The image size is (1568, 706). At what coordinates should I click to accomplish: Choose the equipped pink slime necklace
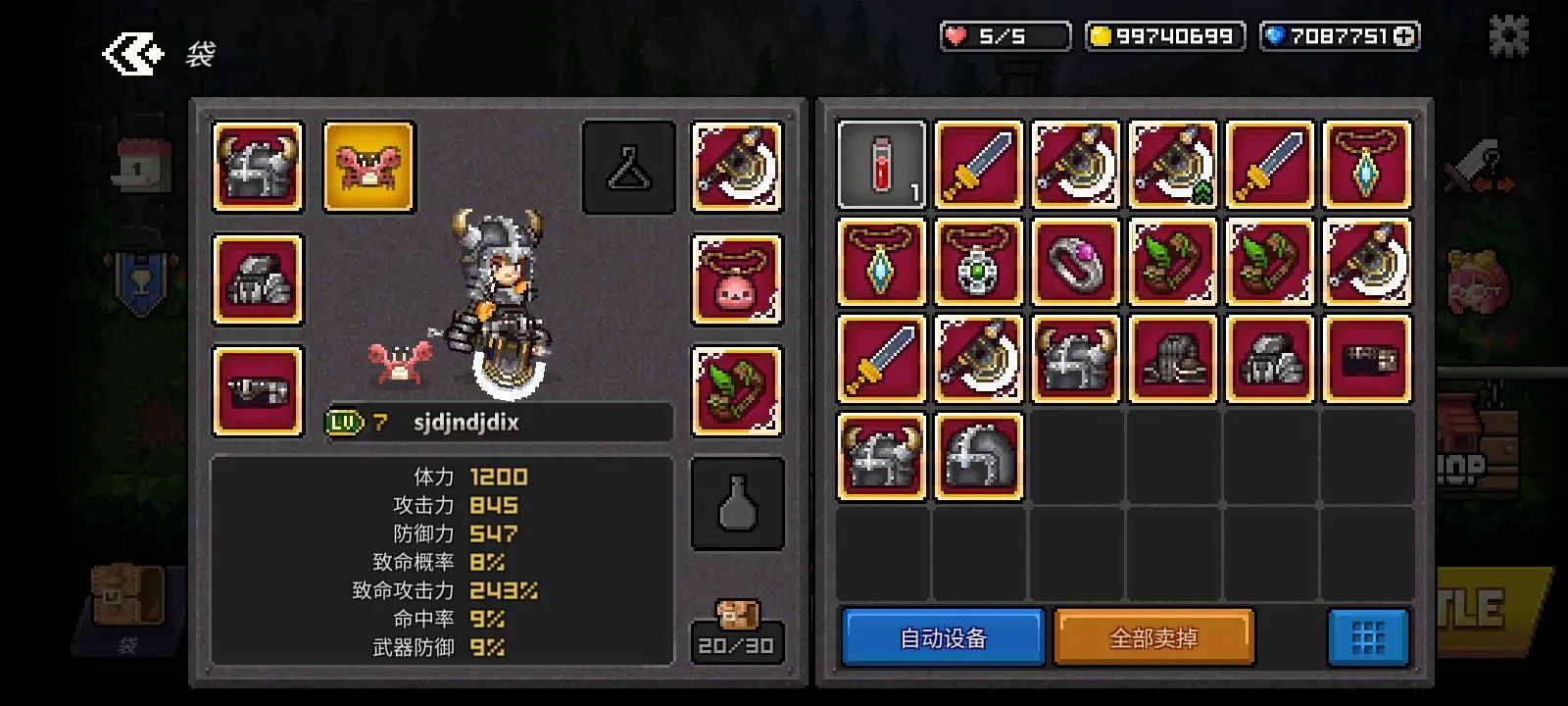coord(737,279)
